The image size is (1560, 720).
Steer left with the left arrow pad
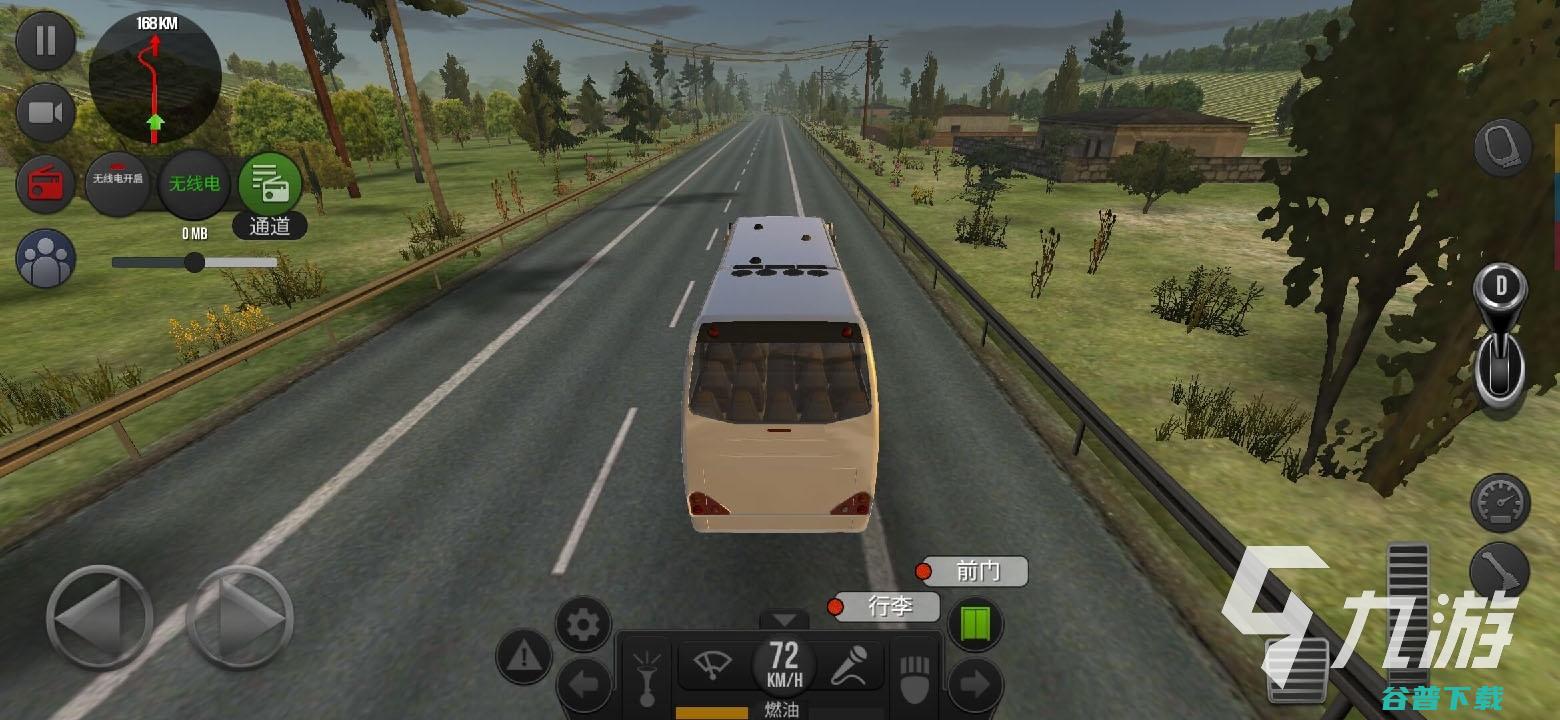pyautogui.click(x=99, y=617)
